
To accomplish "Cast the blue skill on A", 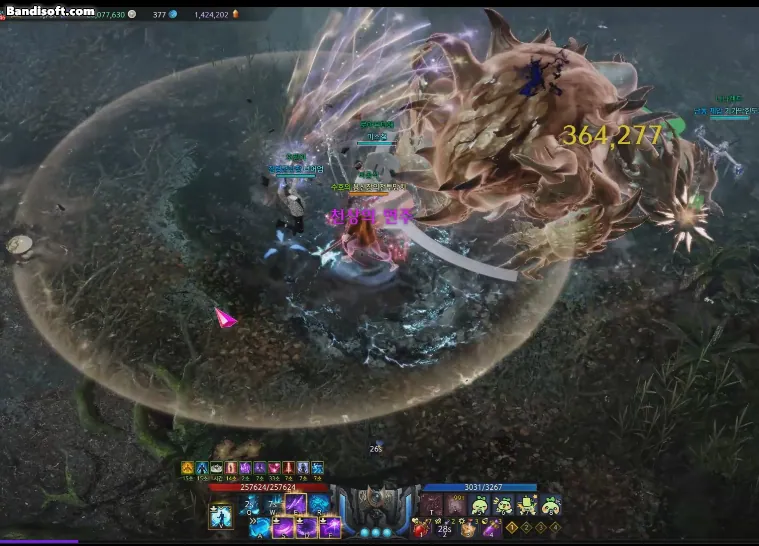I will click(x=261, y=527).
